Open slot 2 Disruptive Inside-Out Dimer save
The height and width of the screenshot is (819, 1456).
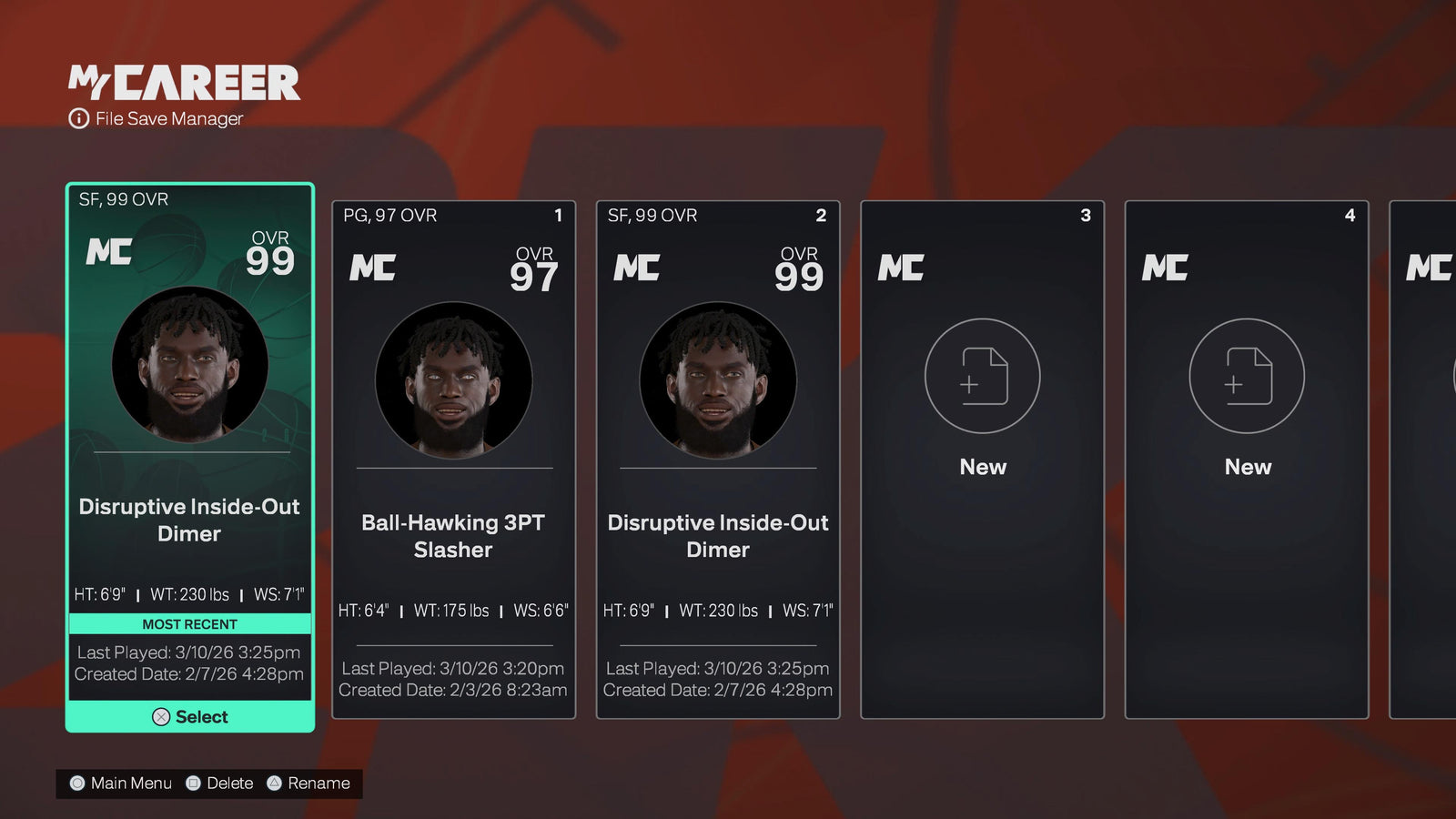coord(718,460)
